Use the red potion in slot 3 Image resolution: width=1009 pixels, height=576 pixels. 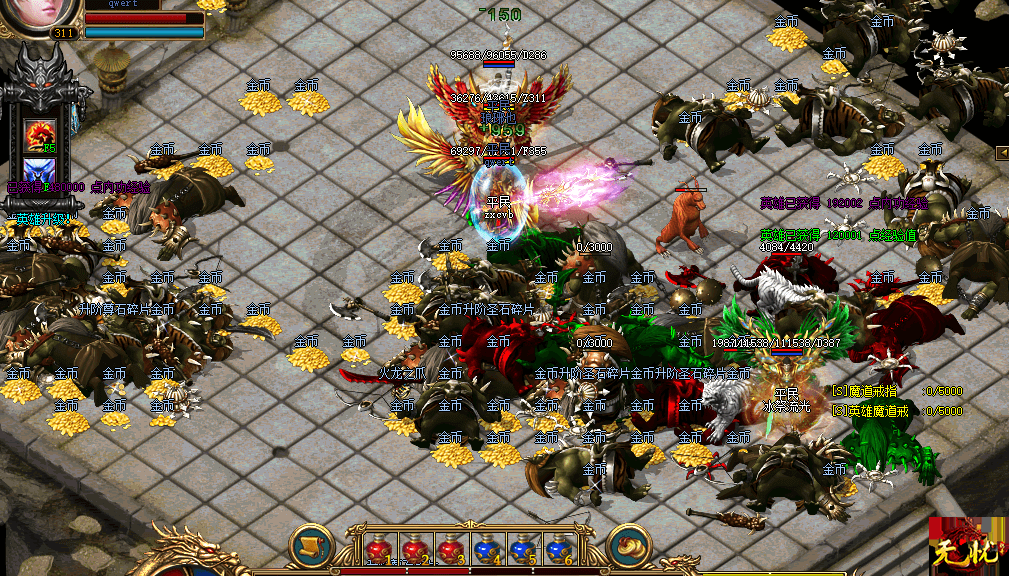point(448,549)
